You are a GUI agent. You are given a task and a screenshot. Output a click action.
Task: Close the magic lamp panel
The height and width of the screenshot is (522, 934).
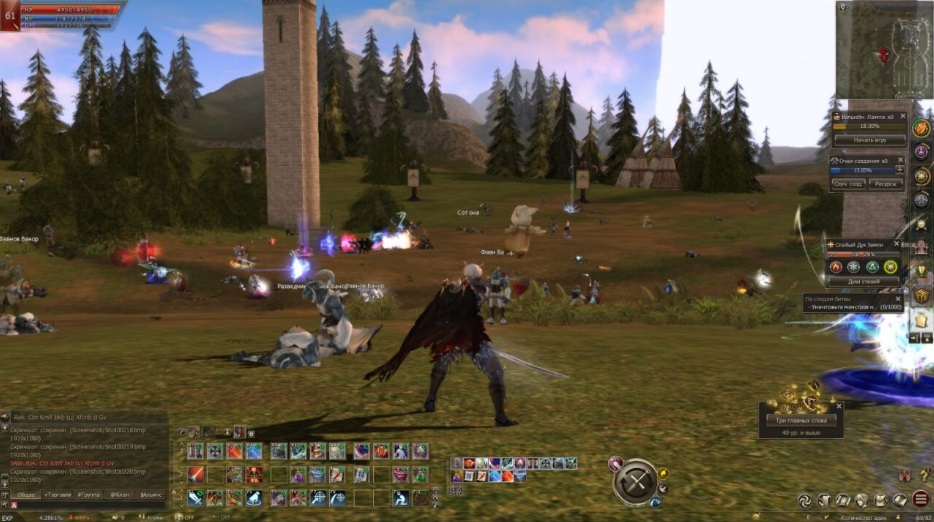901,117
